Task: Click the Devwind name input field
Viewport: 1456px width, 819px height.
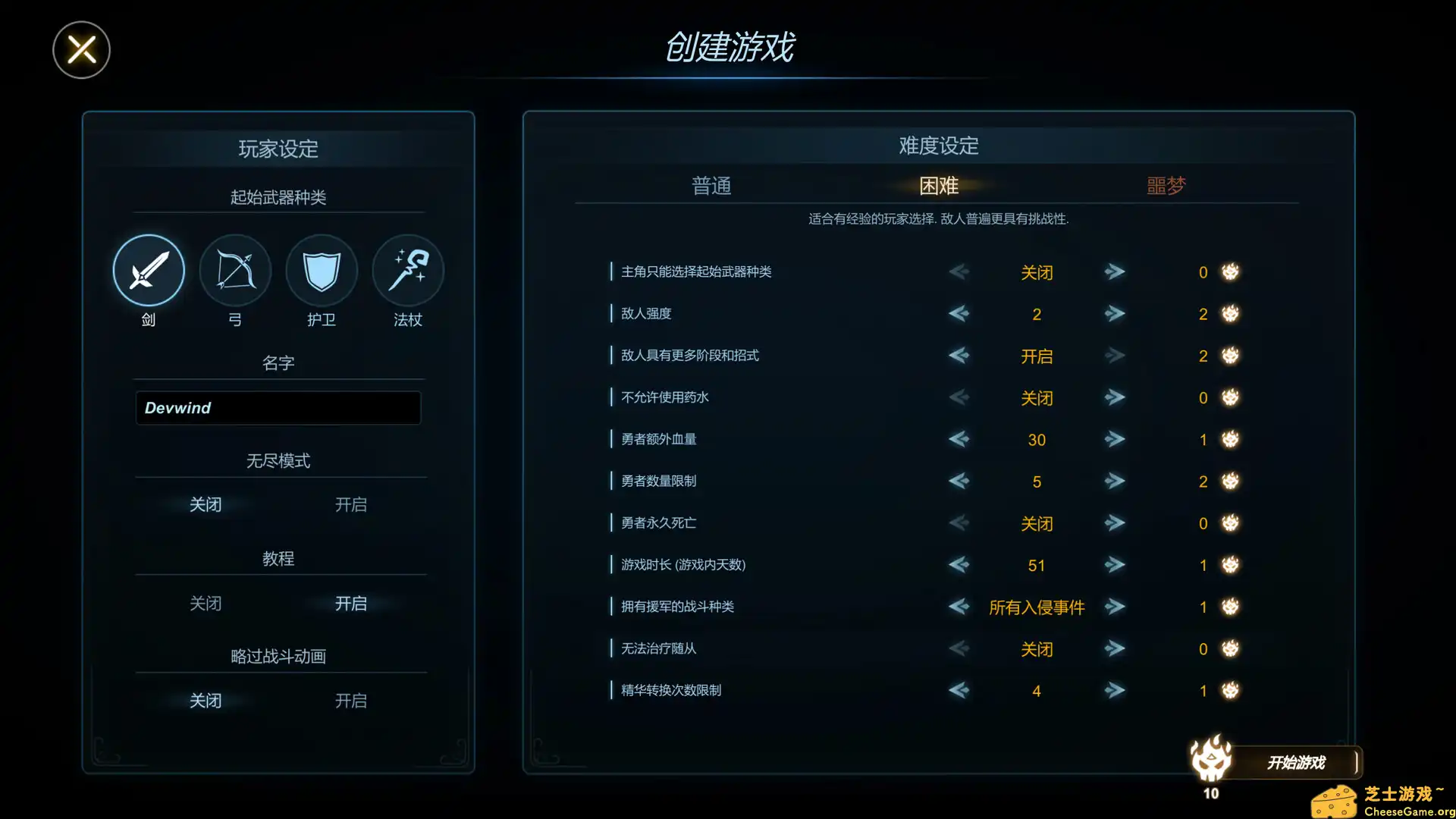Action: click(x=278, y=408)
